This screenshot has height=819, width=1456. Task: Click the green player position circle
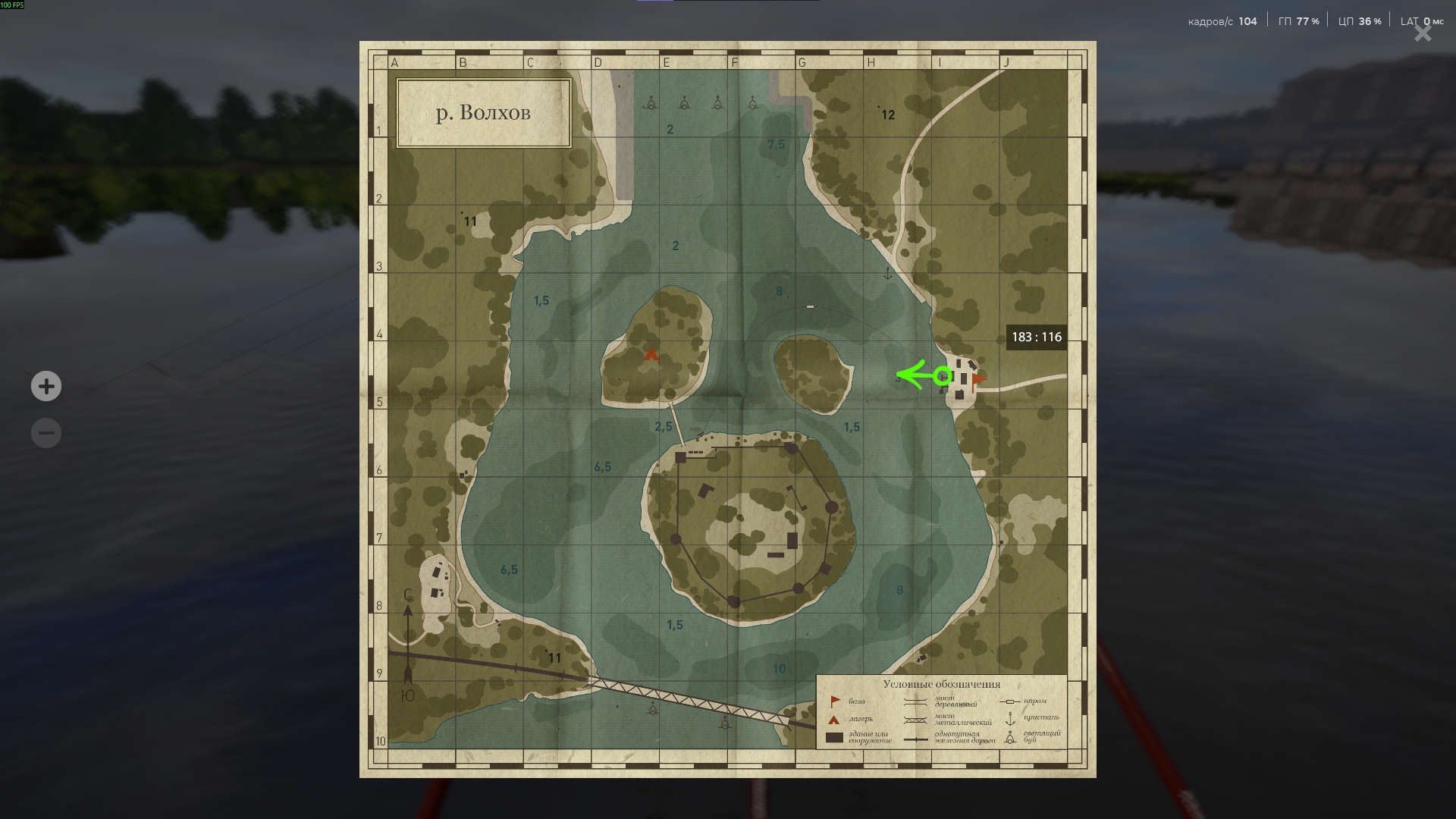[x=943, y=375]
